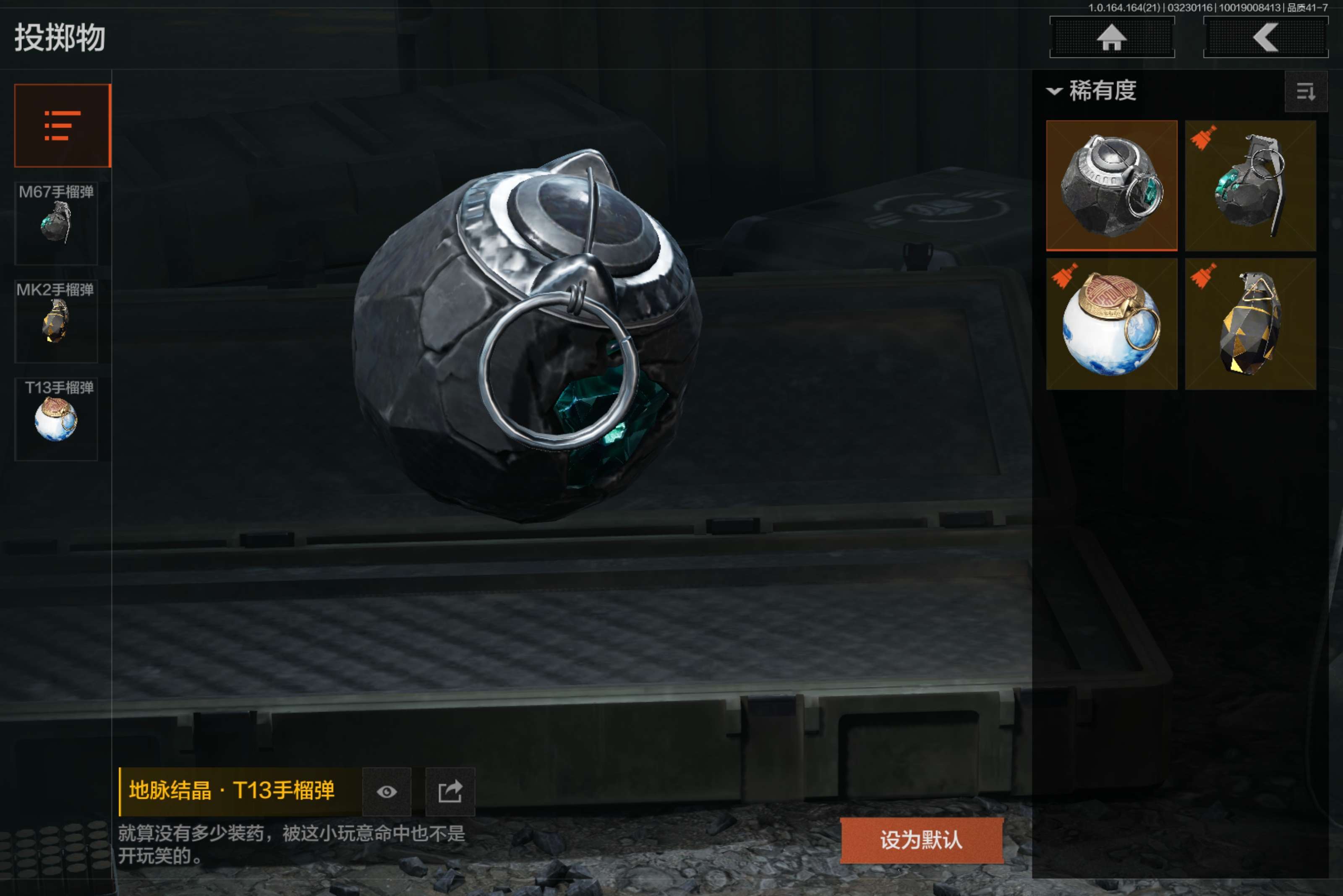
Task: Select the round black crystal grenade skin
Action: coord(1111,186)
